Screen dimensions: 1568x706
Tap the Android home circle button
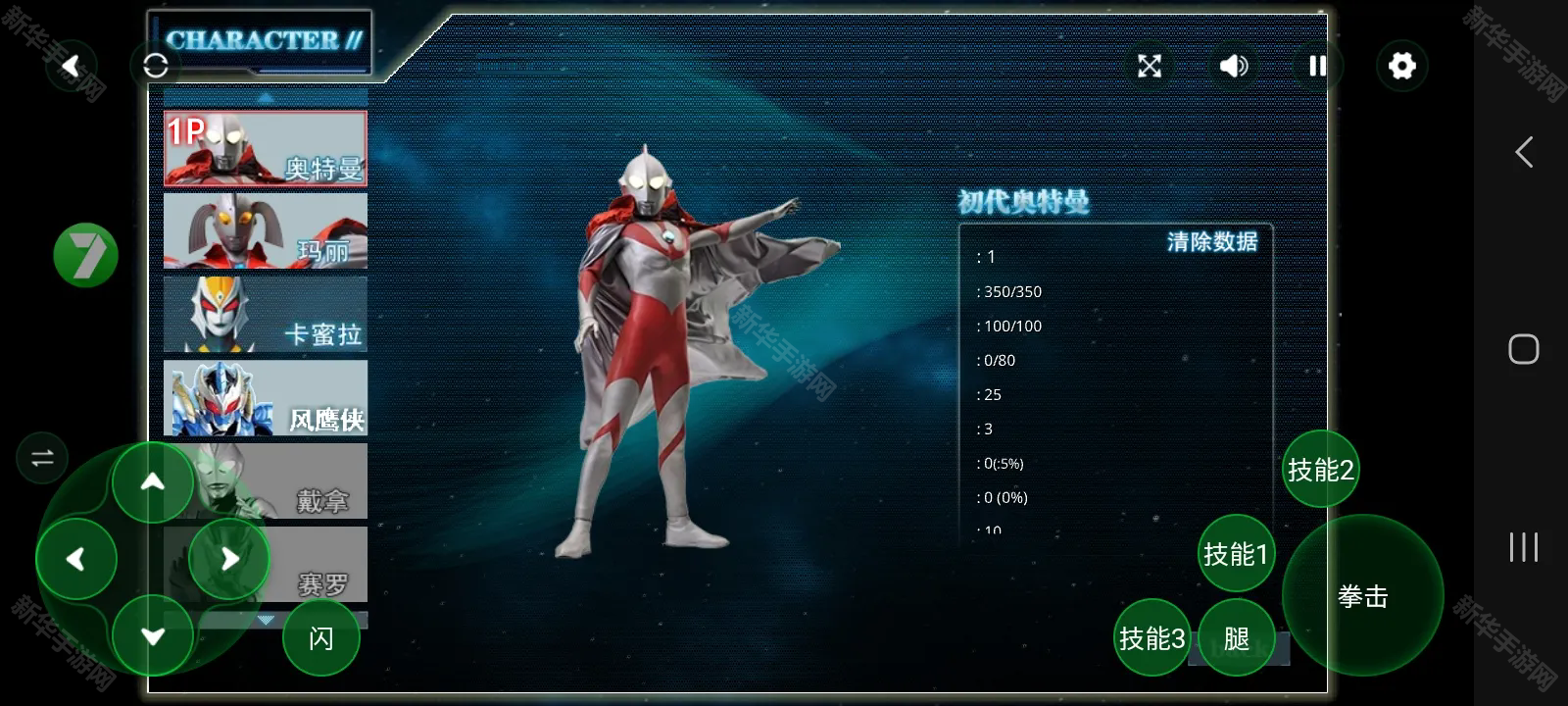pyautogui.click(x=1522, y=348)
